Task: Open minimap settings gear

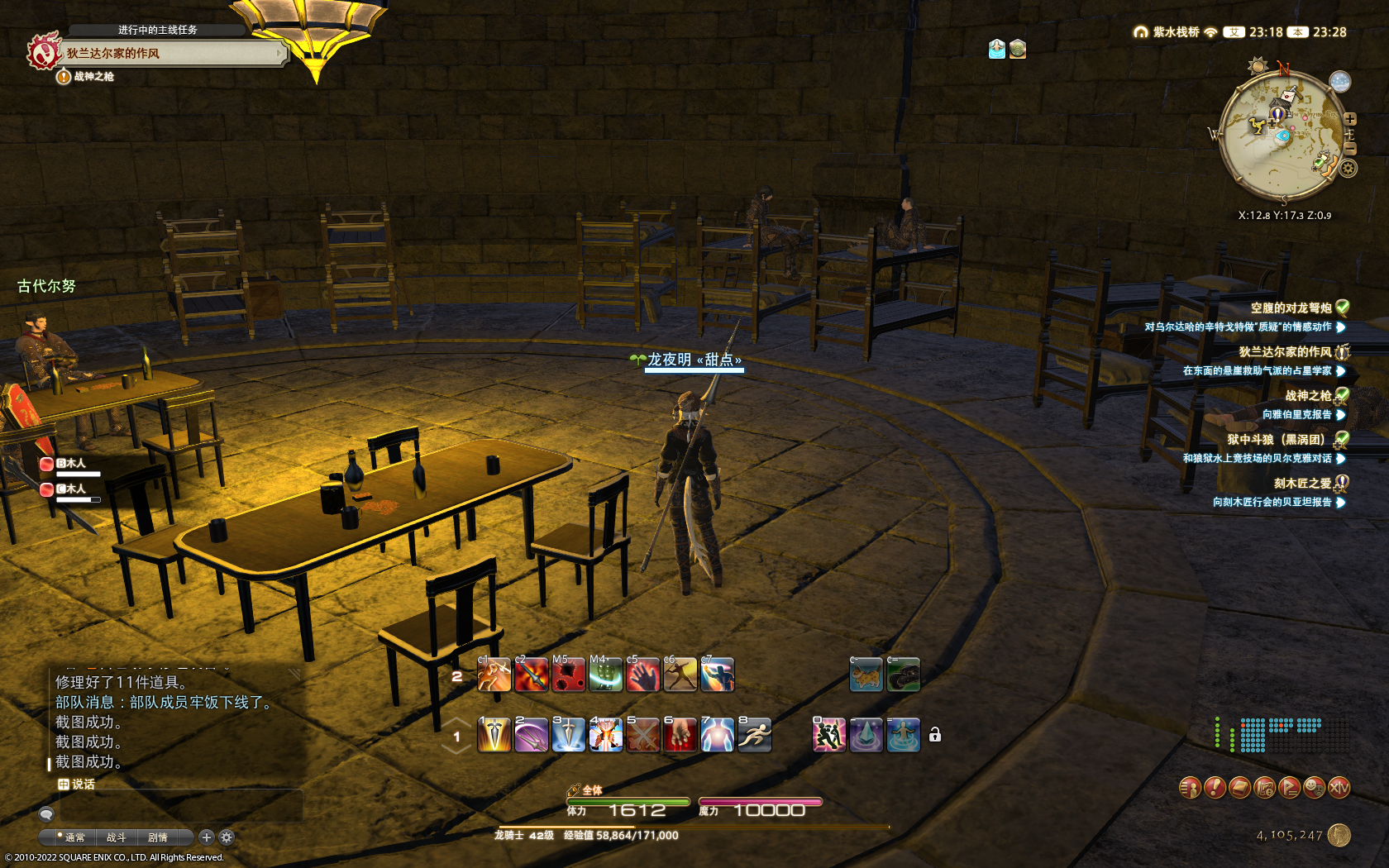Action: tap(1348, 169)
